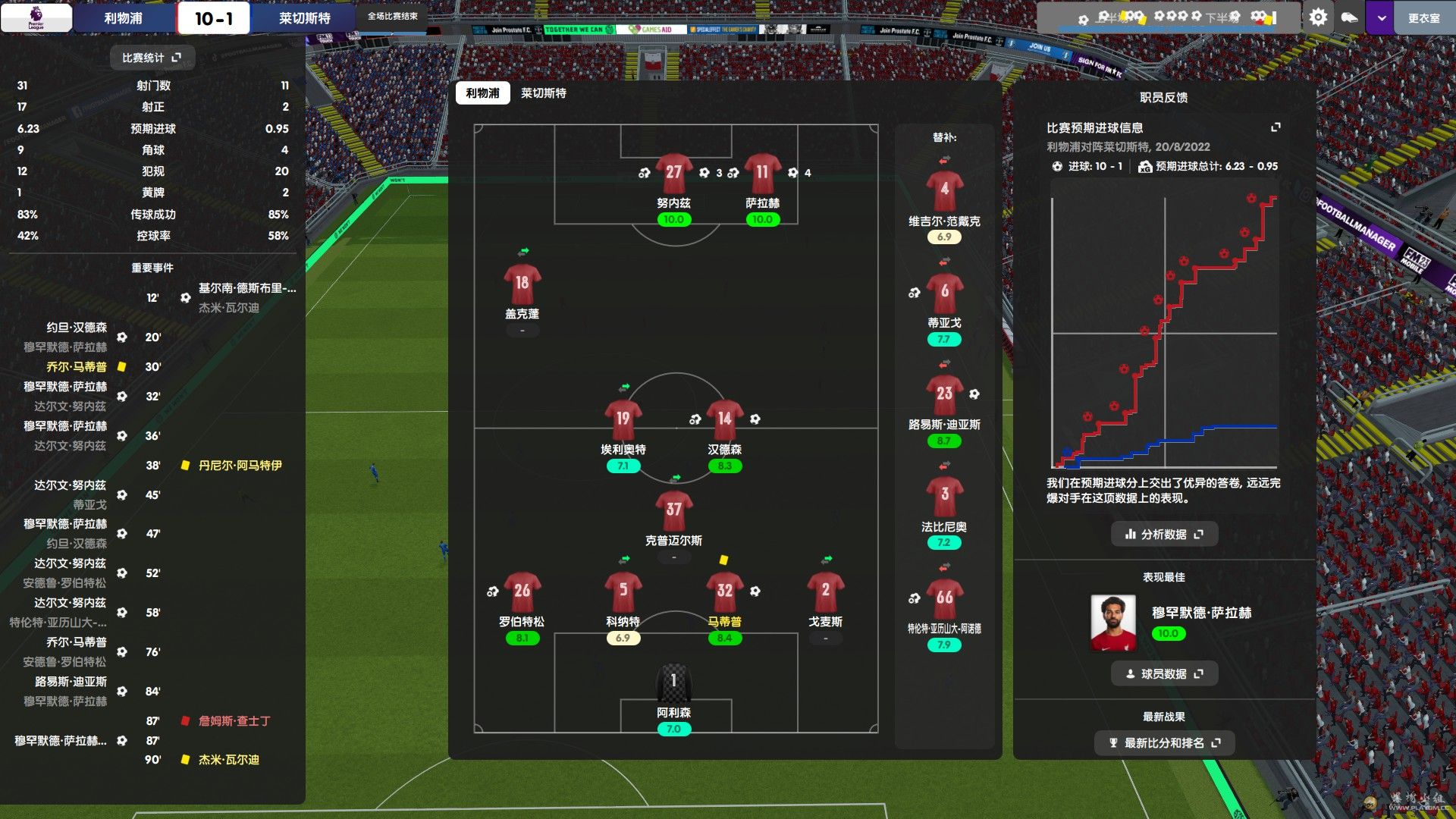The image size is (1456, 819).
Task: Choose substitute 23 路易斯·迪亚斯
Action: click(944, 395)
